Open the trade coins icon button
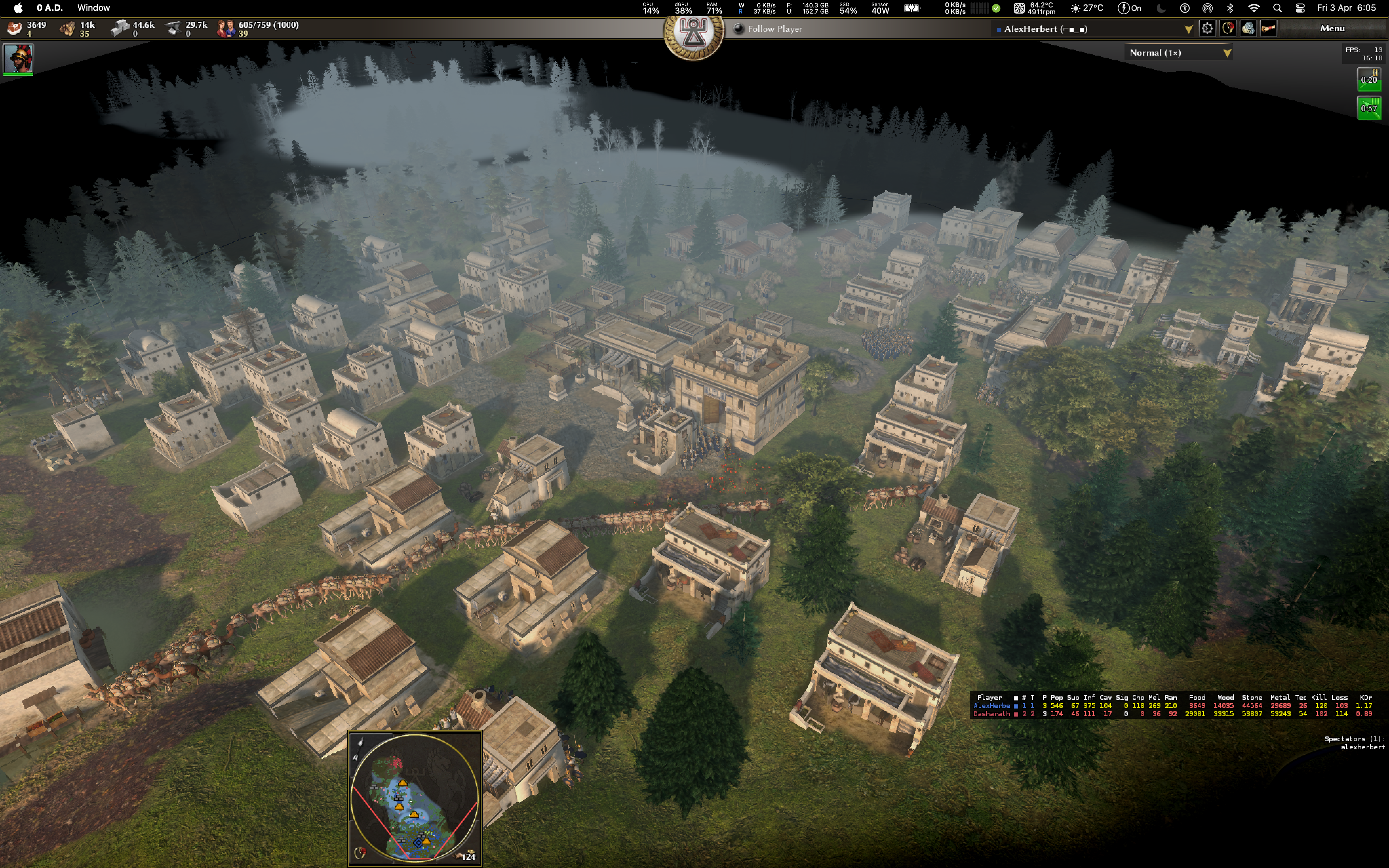 [1248, 29]
